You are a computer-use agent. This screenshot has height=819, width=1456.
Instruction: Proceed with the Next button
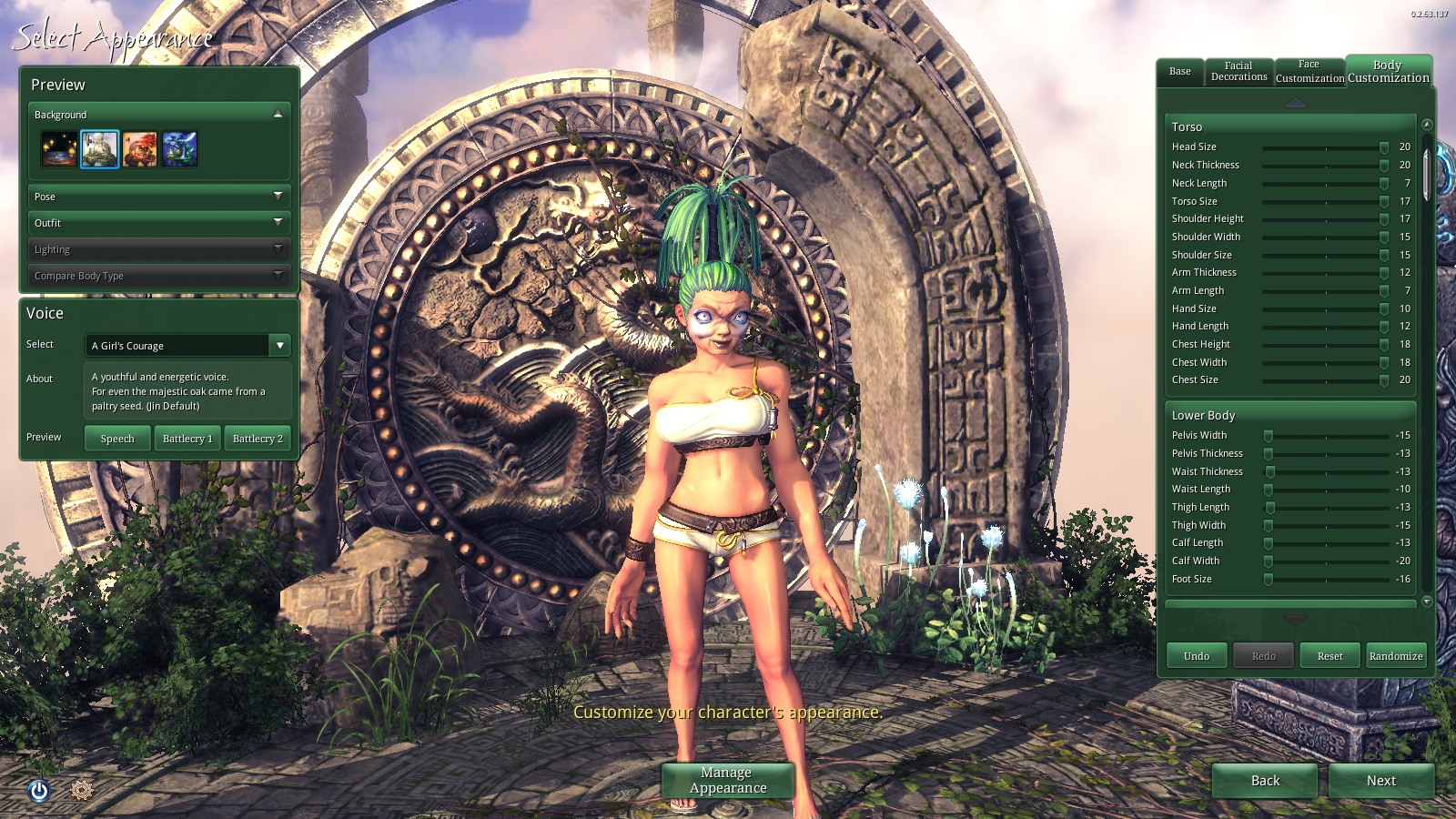click(1380, 781)
